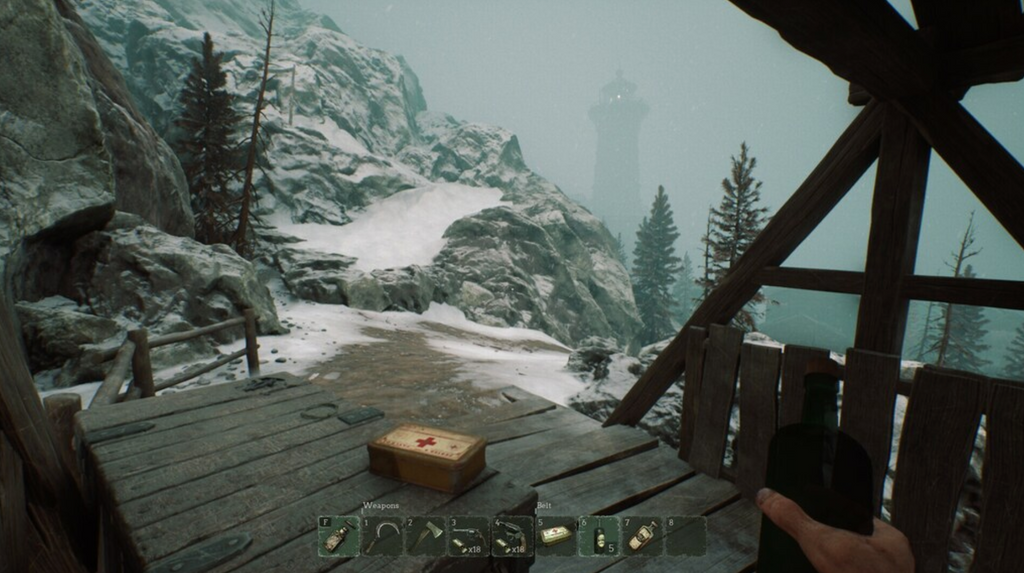
Task: Select the pistol in slot 4
Action: pyautogui.click(x=512, y=537)
